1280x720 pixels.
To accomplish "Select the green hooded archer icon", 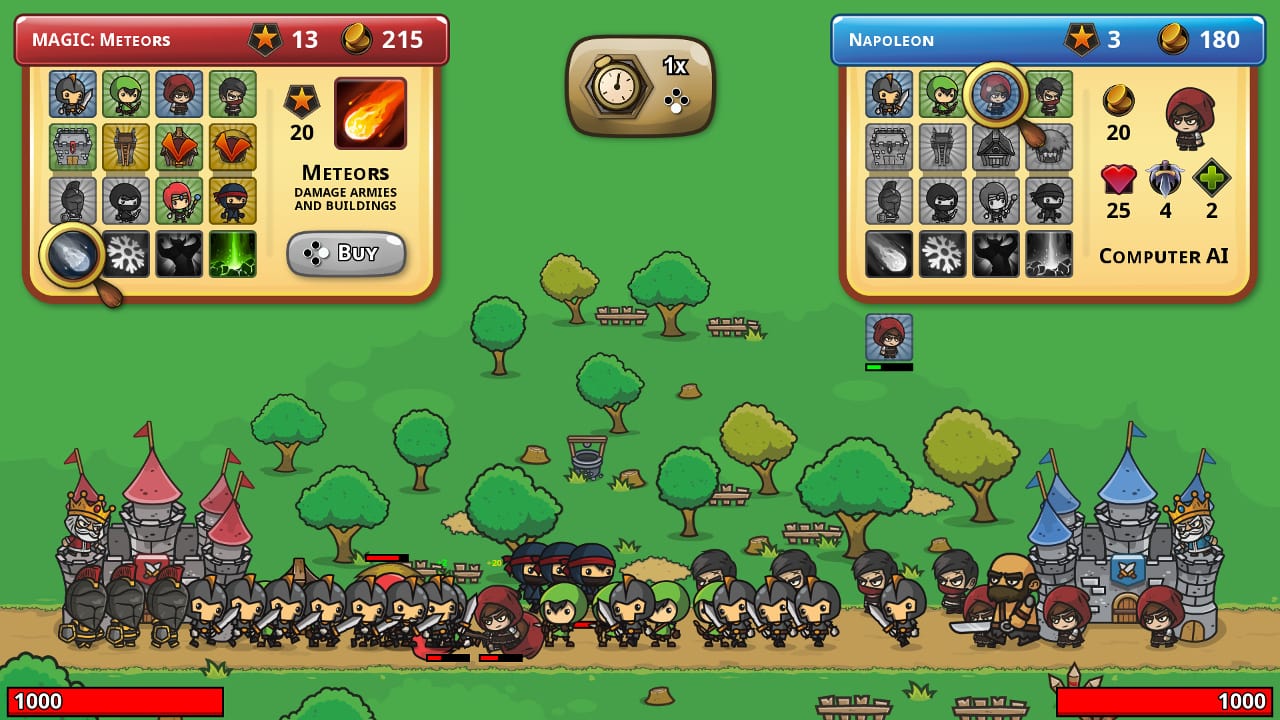I will tap(126, 95).
